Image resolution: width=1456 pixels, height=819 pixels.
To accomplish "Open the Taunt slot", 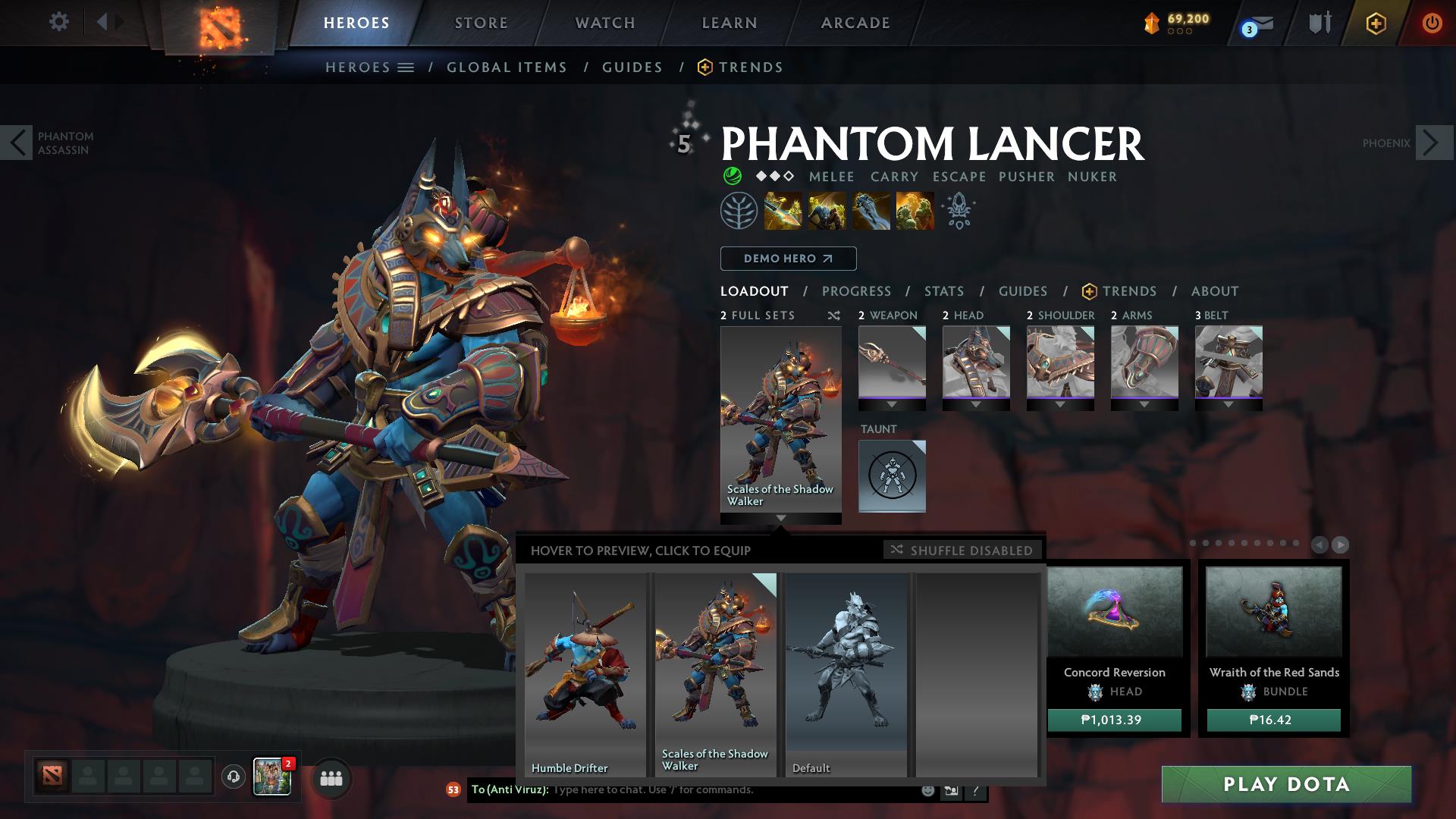I will (892, 476).
